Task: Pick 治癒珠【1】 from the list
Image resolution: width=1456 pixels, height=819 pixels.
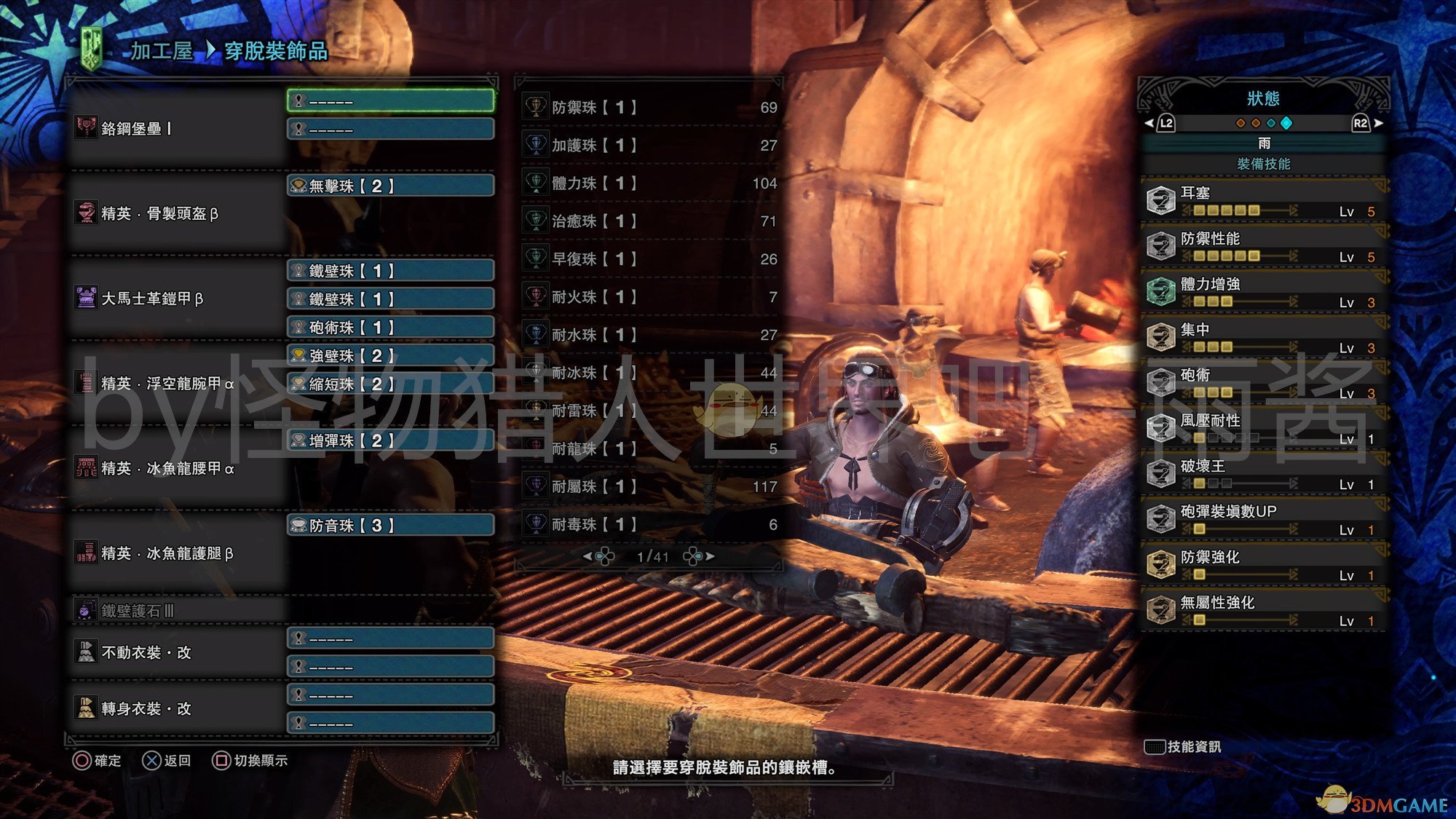Action: 649,221
